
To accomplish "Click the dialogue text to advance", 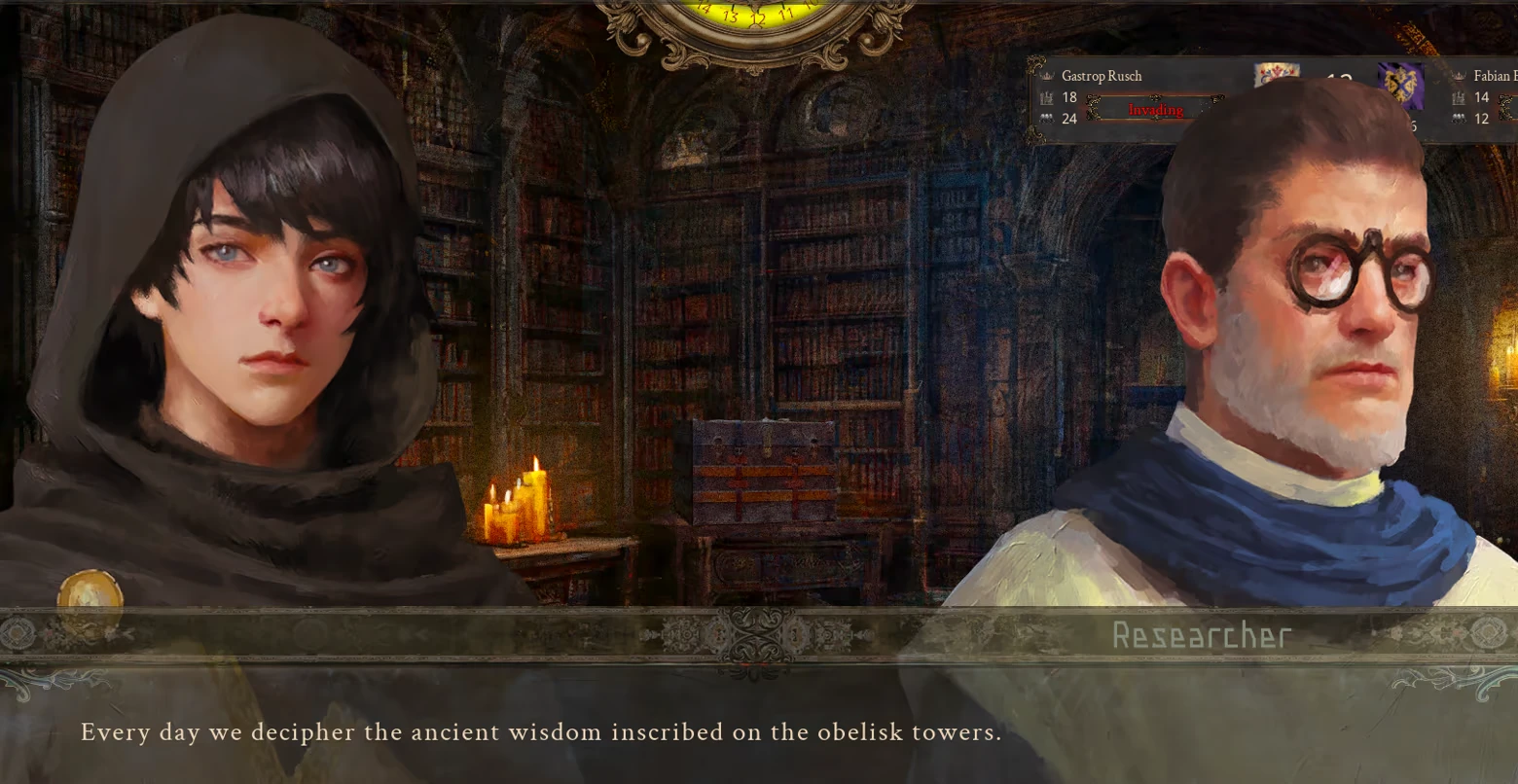I will [x=541, y=732].
